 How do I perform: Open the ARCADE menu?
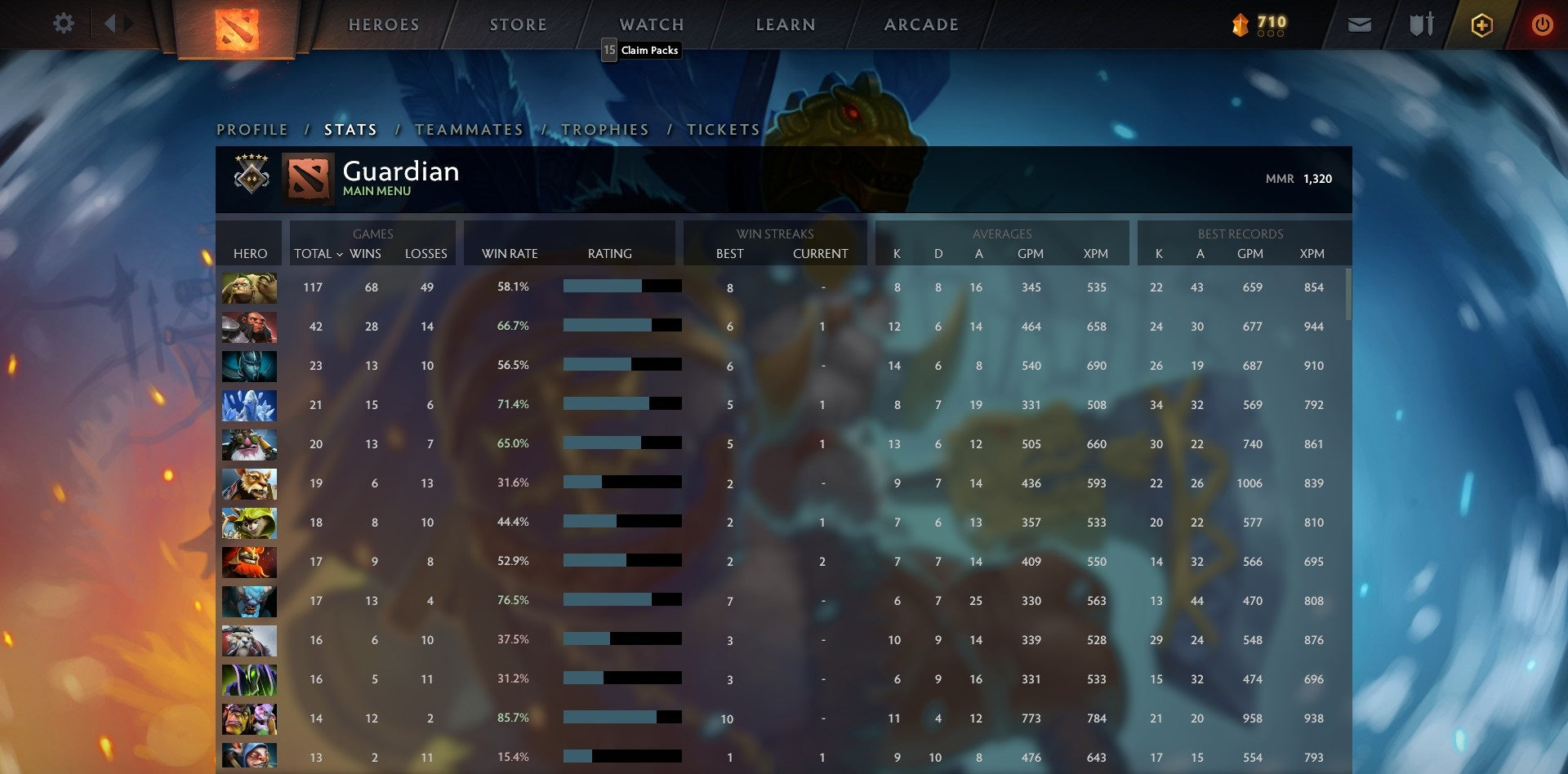pos(920,24)
